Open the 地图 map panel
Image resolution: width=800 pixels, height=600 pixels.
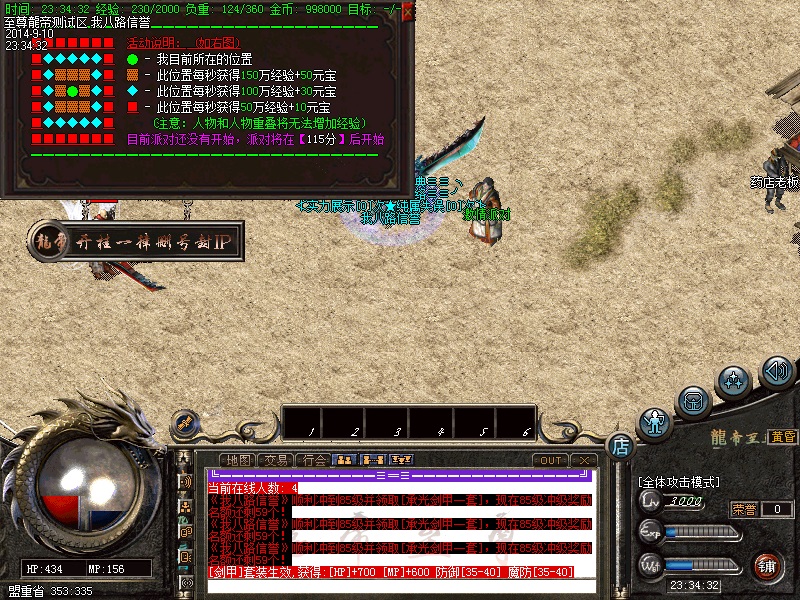(239, 460)
